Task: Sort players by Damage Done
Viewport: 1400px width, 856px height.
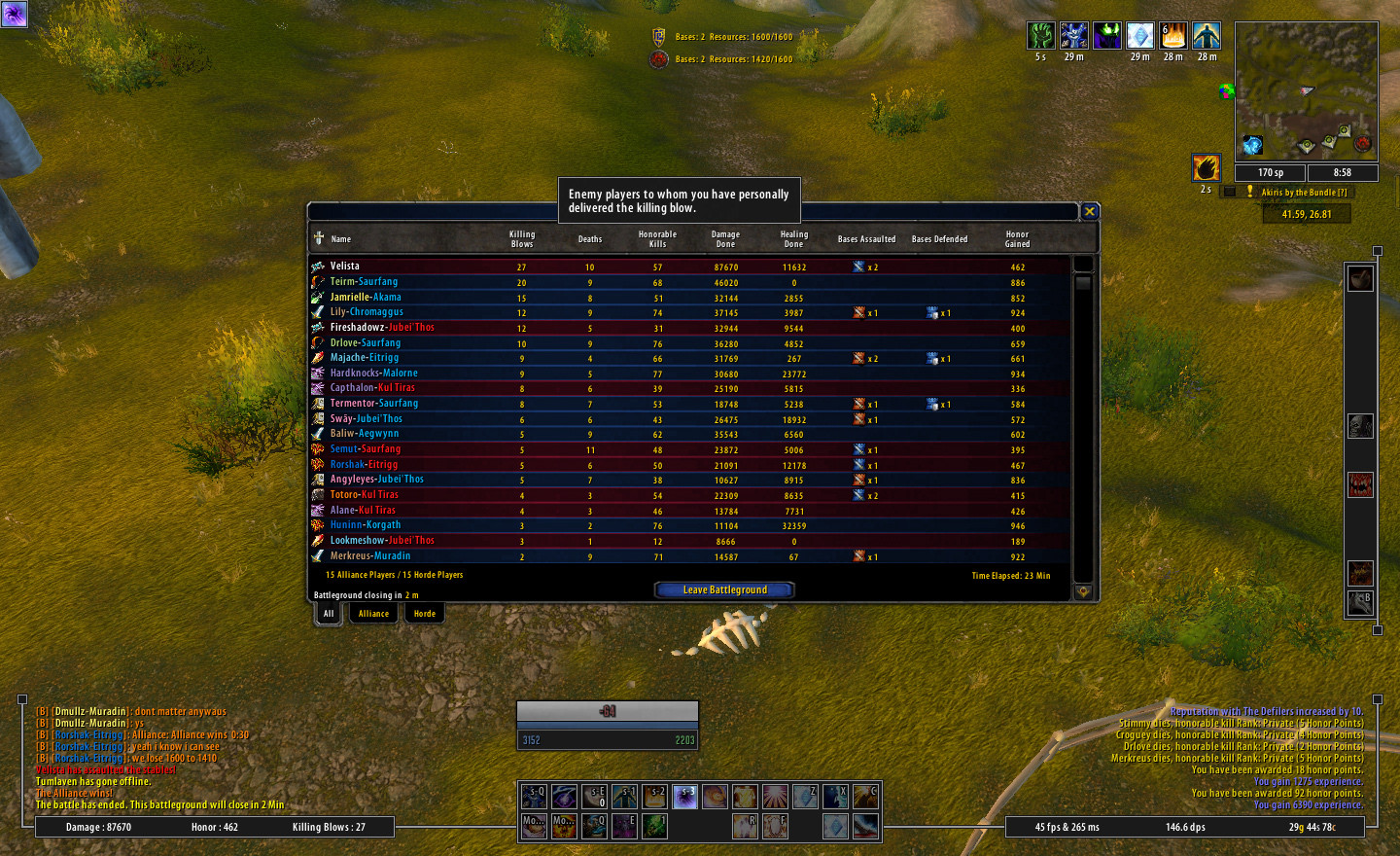Action: 725,239
